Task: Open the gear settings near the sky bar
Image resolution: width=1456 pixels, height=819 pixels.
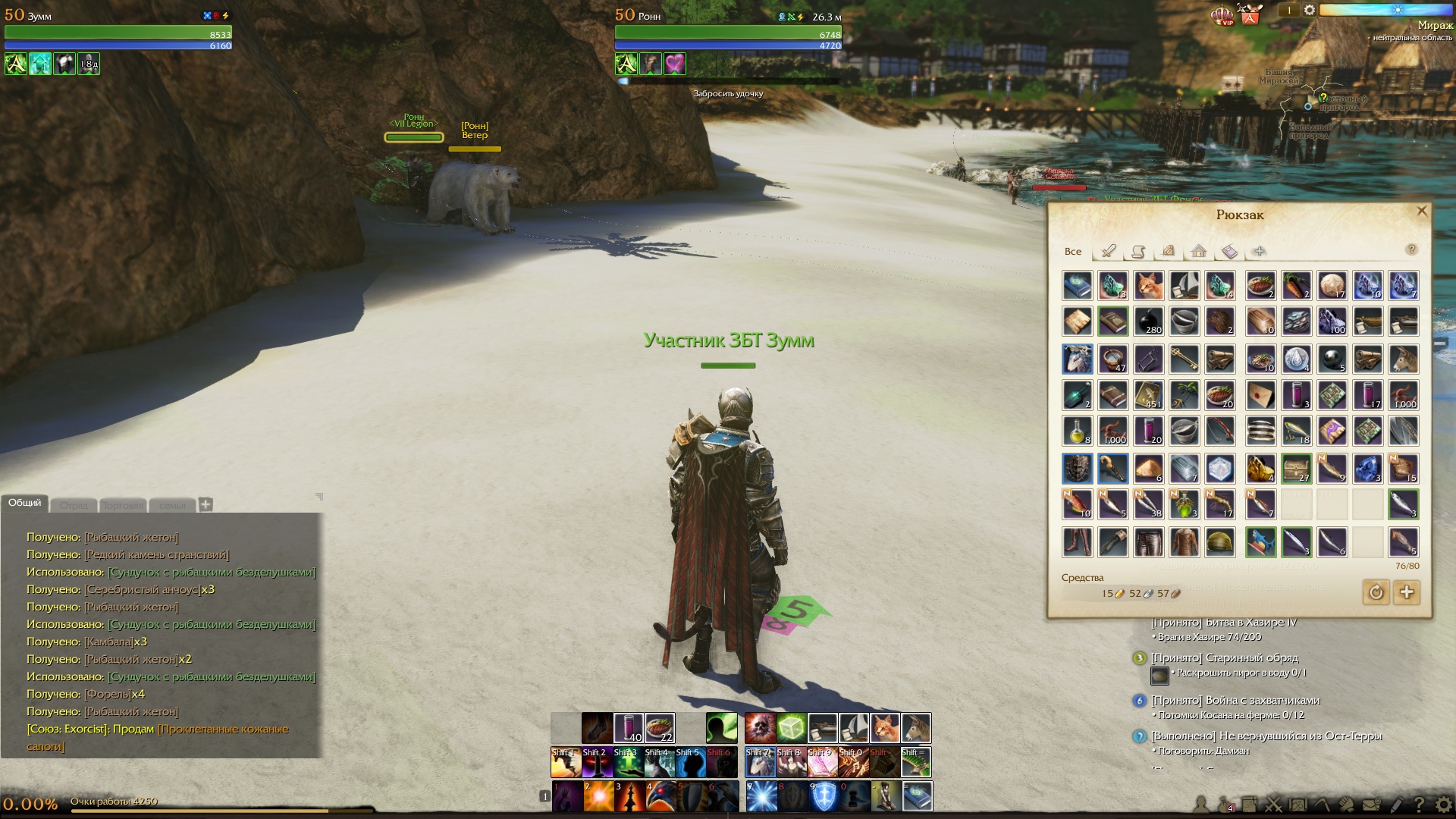Action: (1310, 11)
